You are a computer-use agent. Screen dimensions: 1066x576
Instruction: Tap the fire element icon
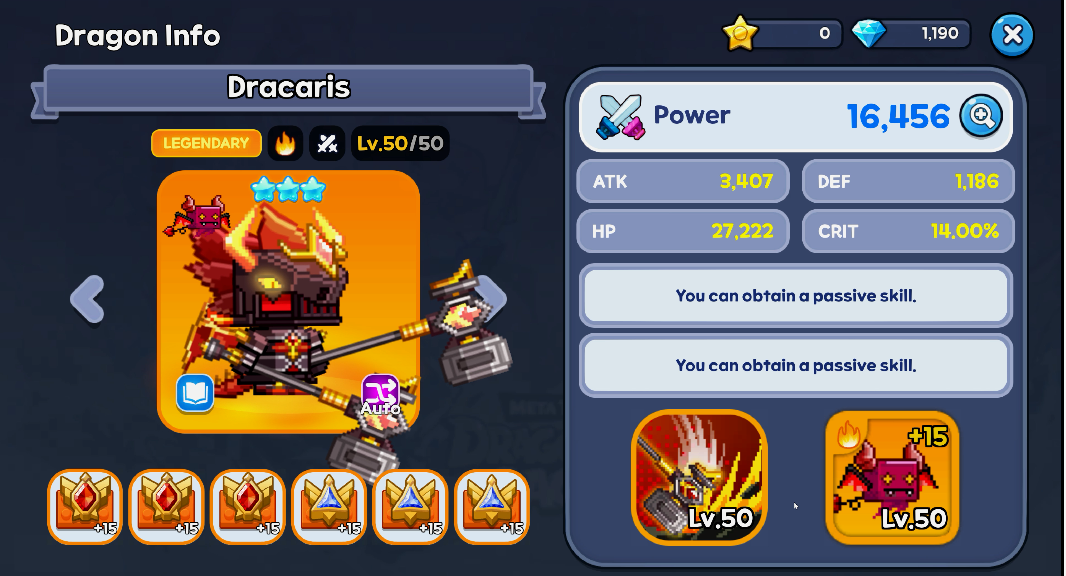pos(285,144)
